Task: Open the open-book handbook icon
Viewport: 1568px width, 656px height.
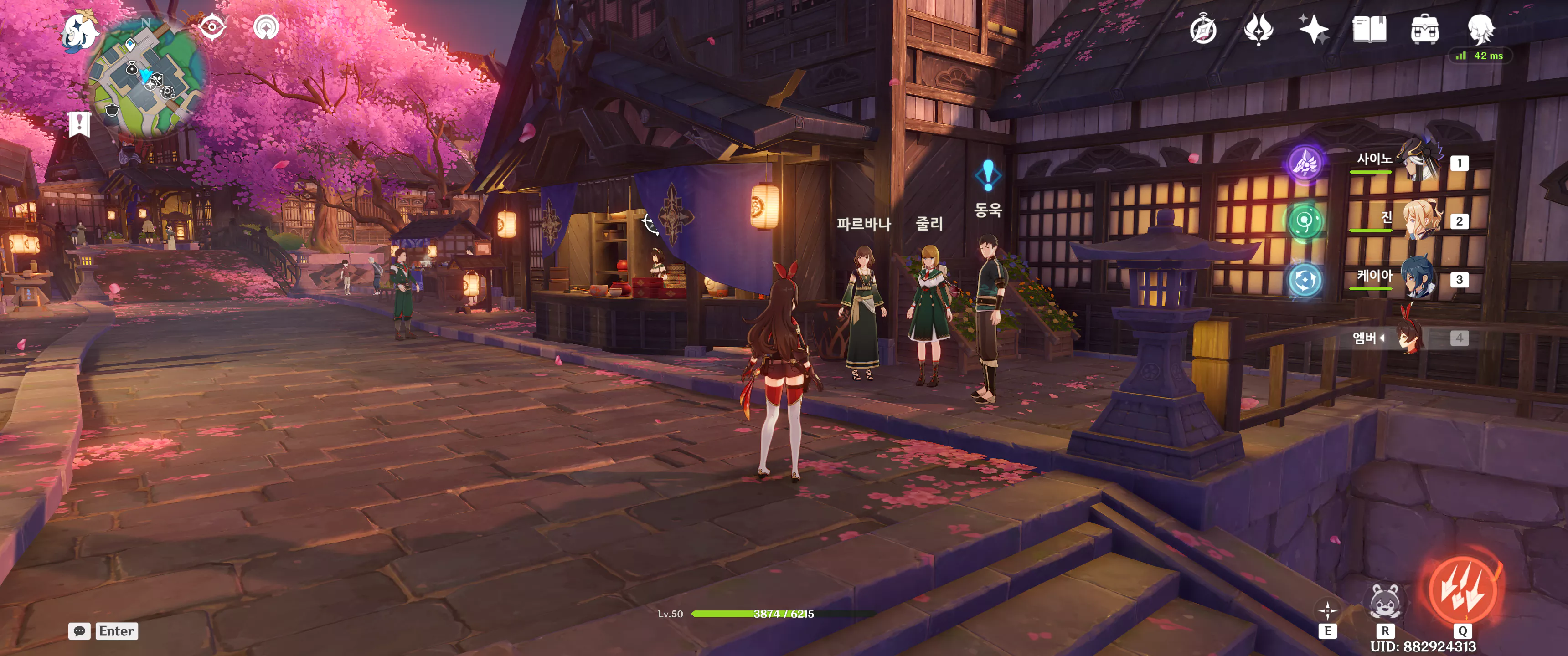Action: pos(1369,29)
